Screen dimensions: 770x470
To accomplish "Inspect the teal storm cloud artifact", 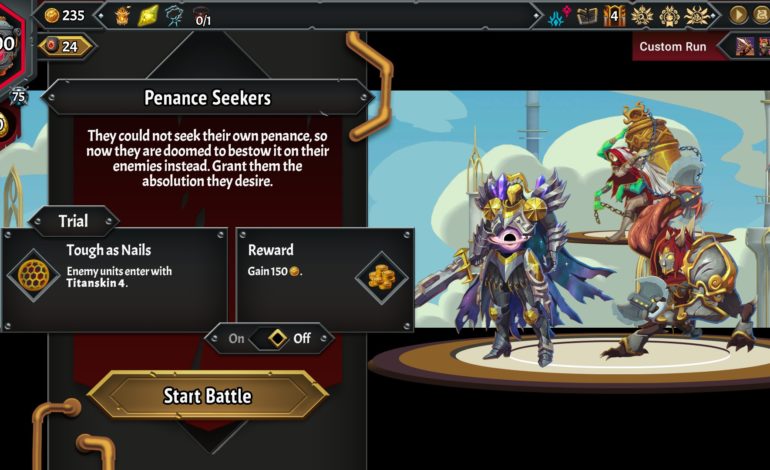I will coord(175,15).
